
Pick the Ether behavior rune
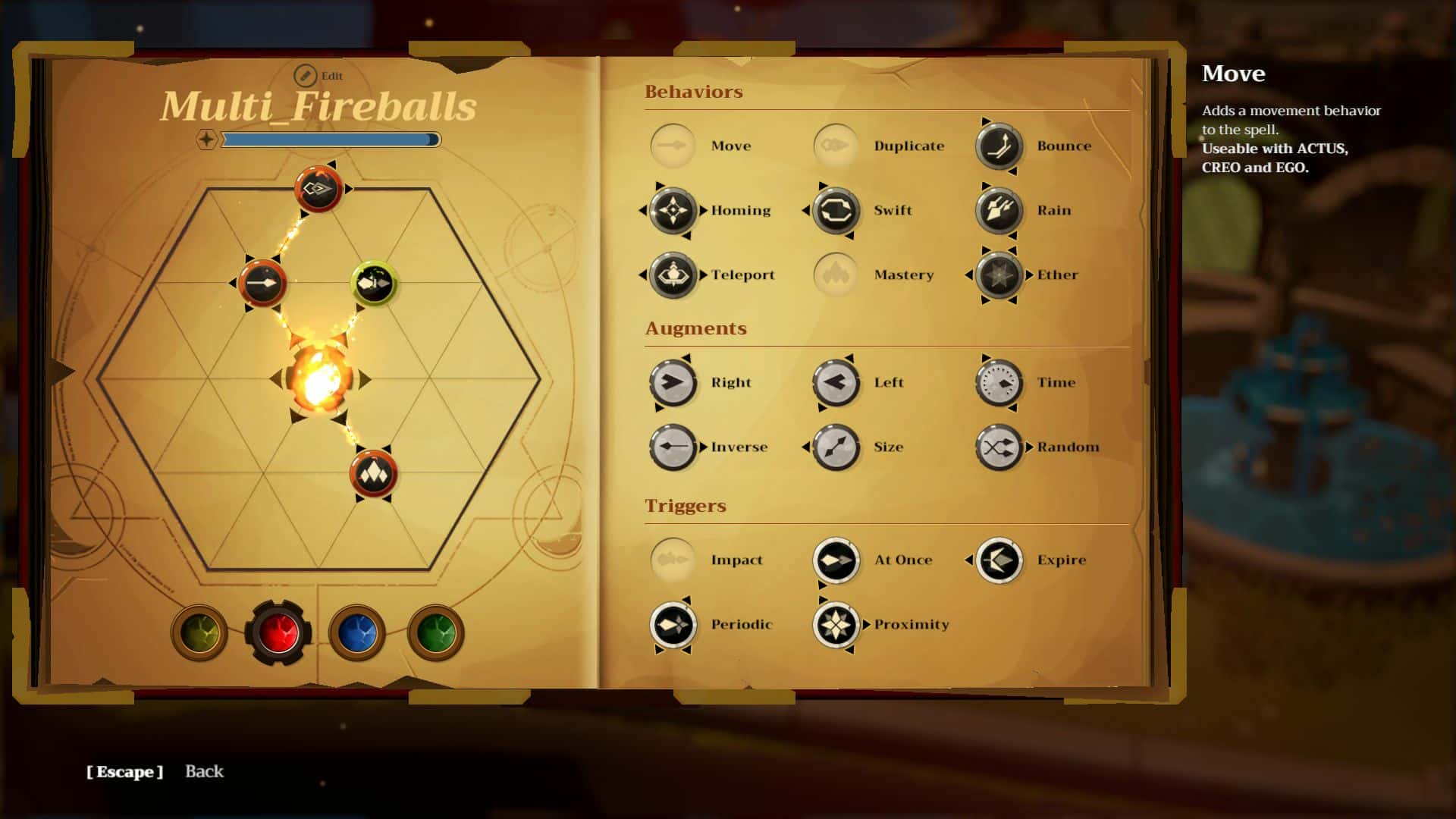click(x=999, y=275)
